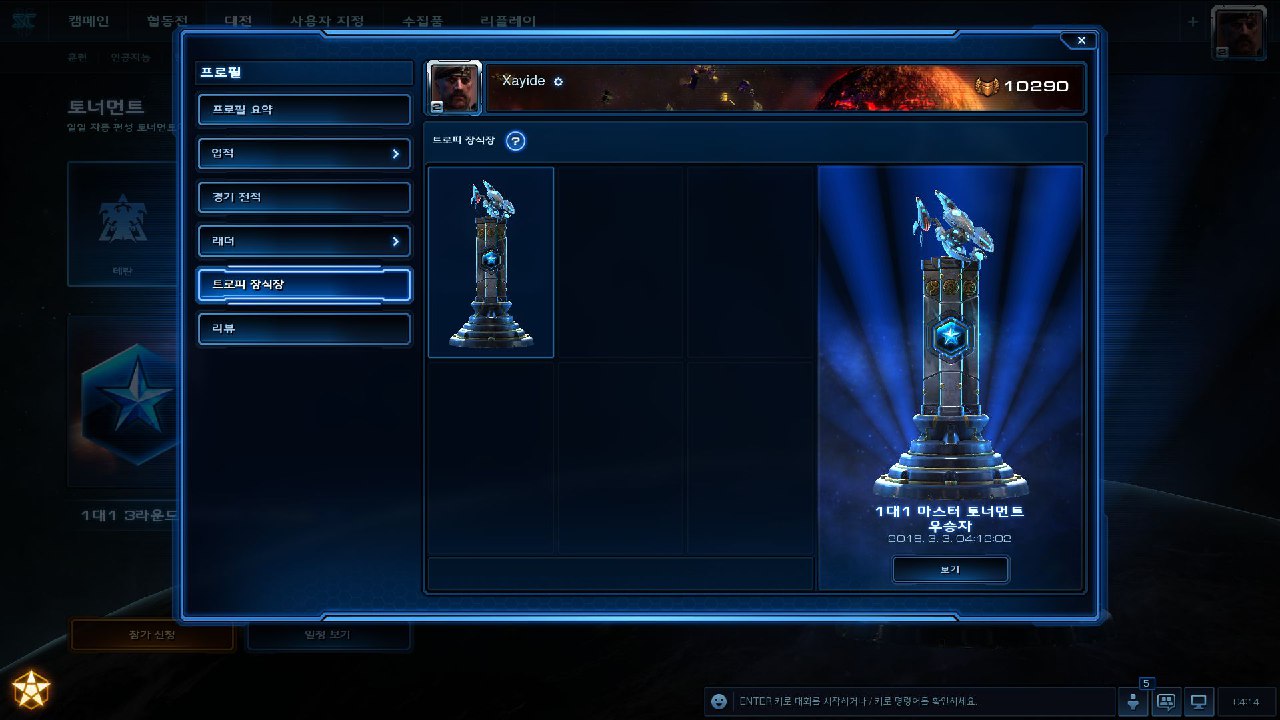Click the monitor icon in bottom bar
Image resolution: width=1280 pixels, height=720 pixels.
tap(1199, 701)
